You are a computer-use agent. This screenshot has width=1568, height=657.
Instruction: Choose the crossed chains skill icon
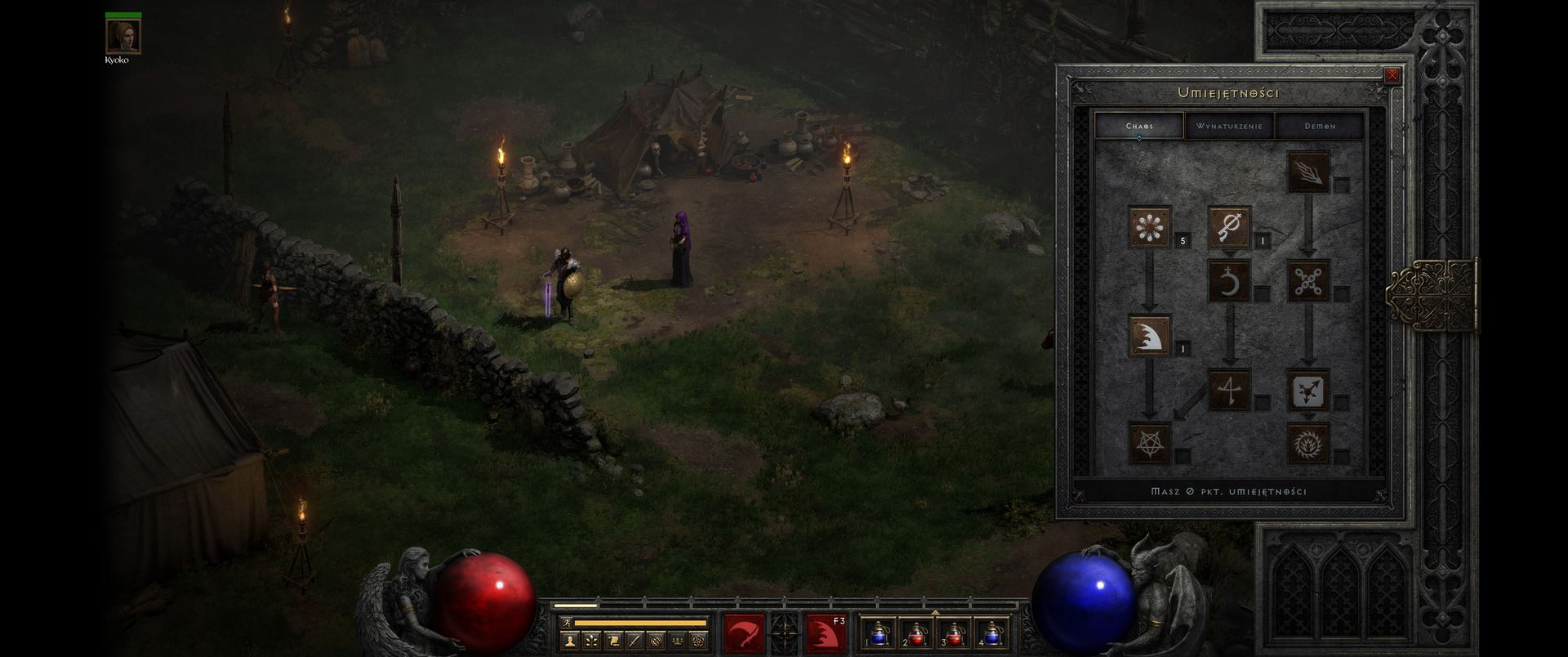pos(1308,281)
